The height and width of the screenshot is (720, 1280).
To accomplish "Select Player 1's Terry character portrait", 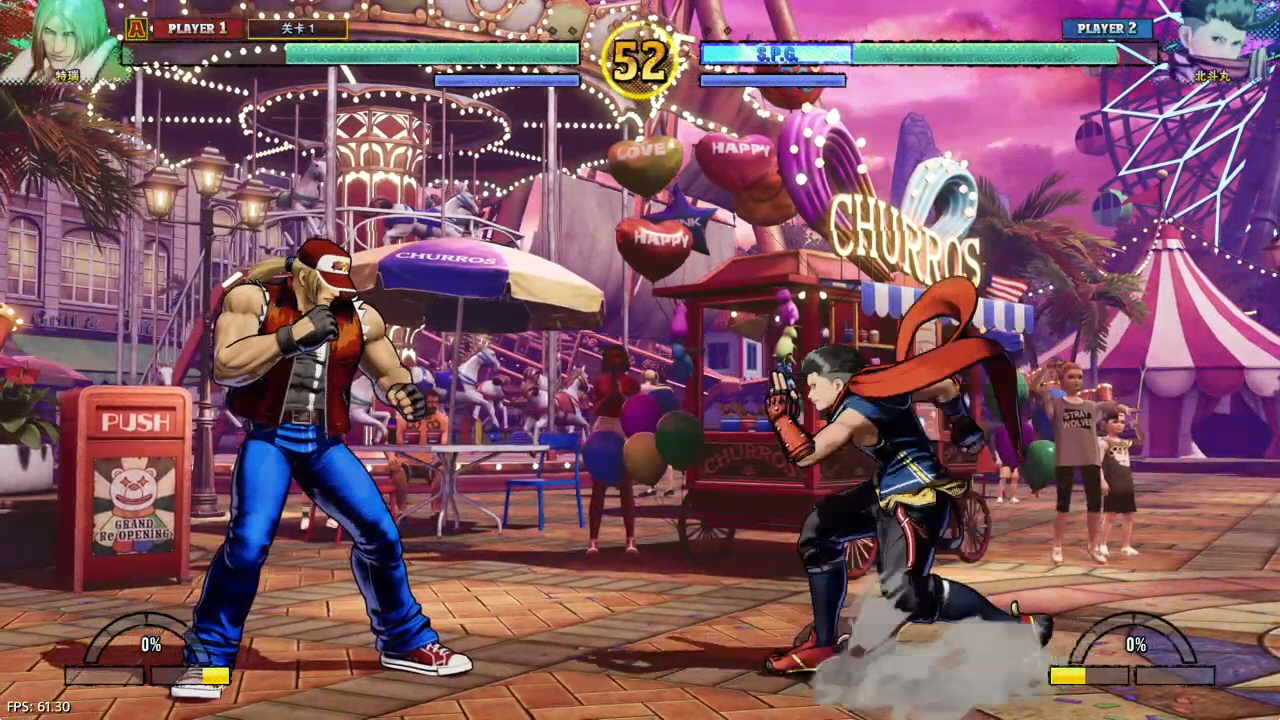I will (x=68, y=40).
